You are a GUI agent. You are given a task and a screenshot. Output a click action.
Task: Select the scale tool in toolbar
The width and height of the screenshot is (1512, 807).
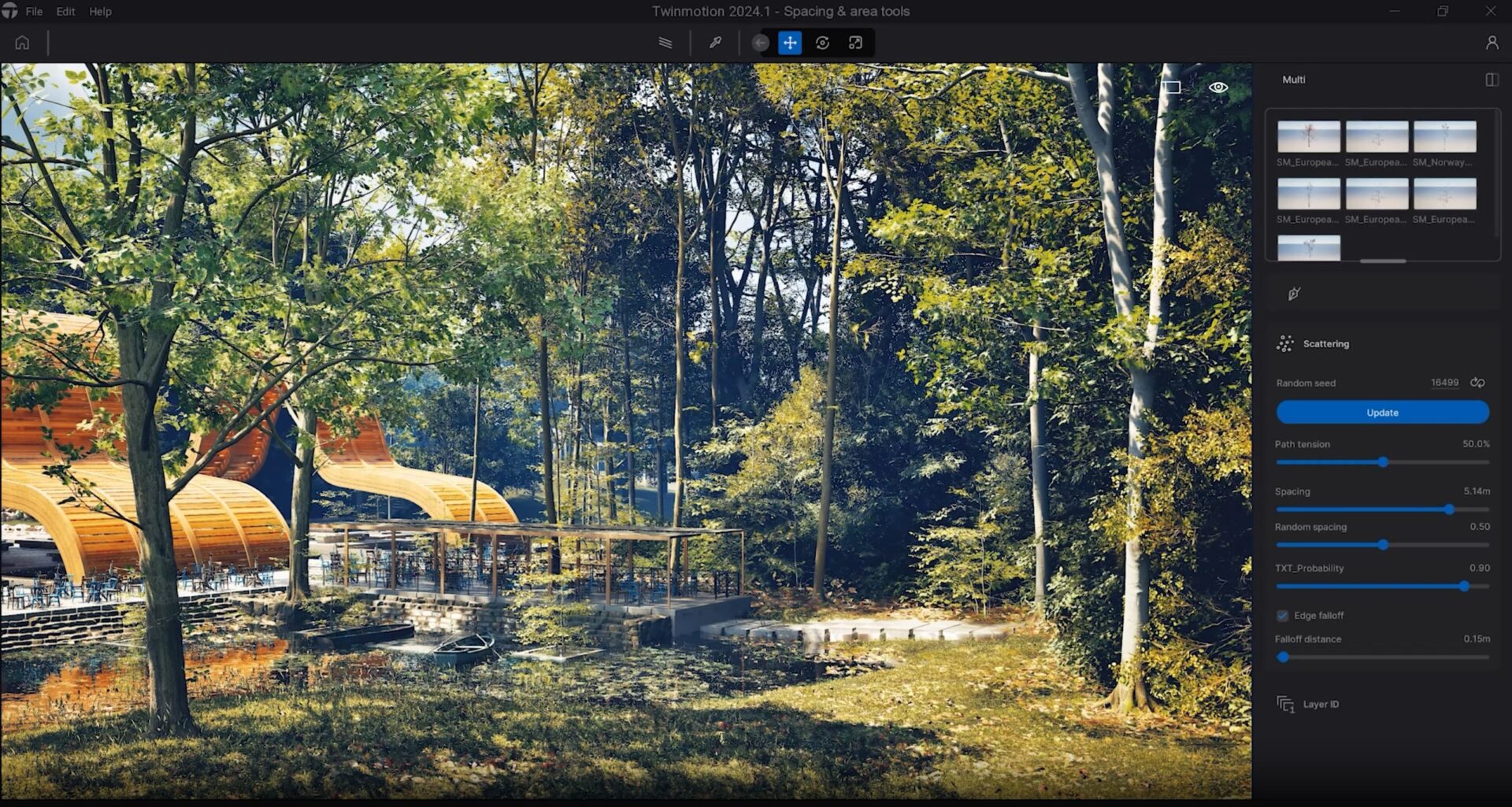(x=855, y=43)
